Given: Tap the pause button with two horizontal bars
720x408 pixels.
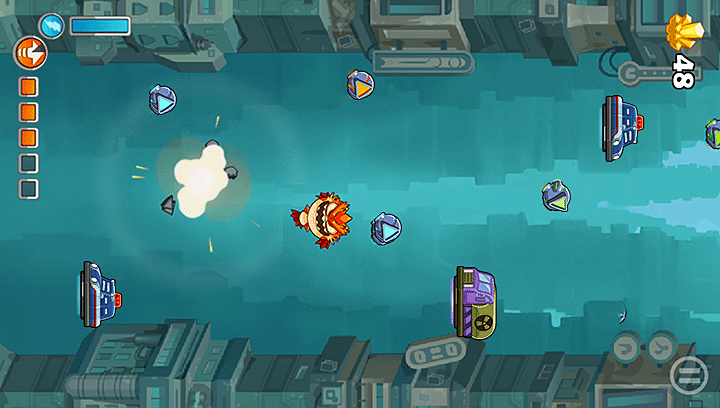Looking at the screenshot, I should click(x=688, y=375).
